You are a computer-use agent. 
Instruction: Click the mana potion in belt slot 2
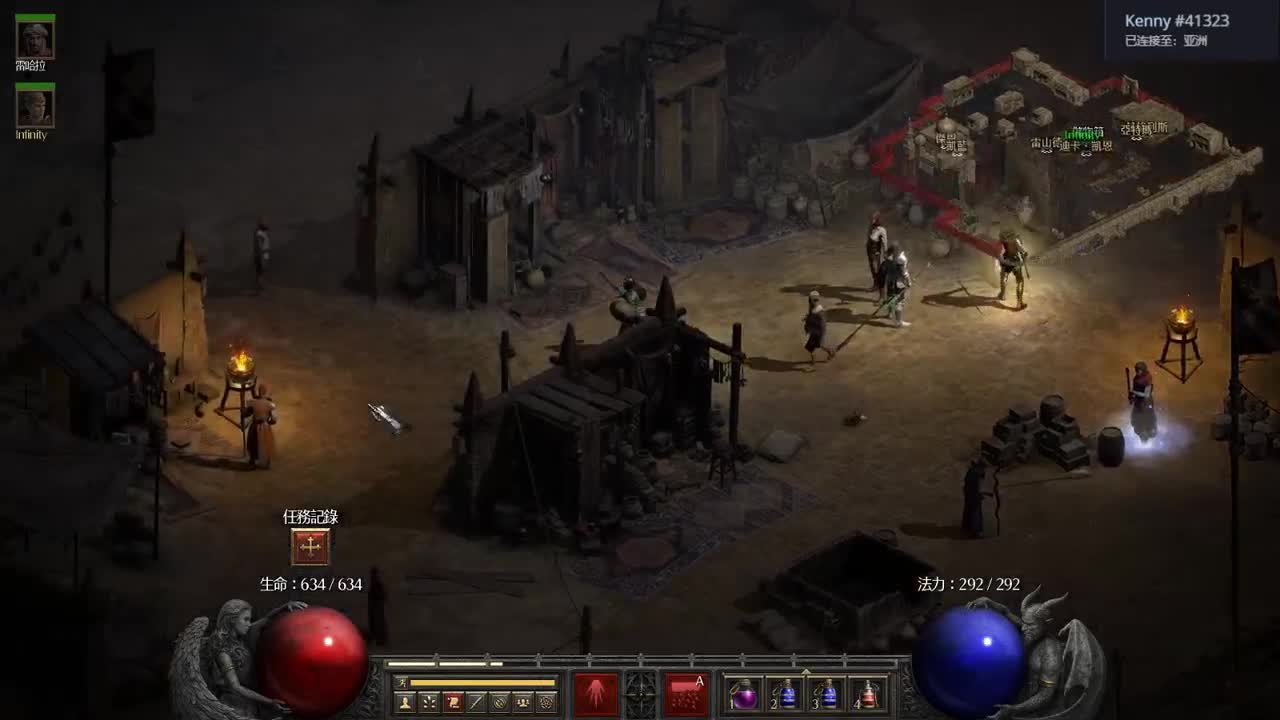pos(786,694)
